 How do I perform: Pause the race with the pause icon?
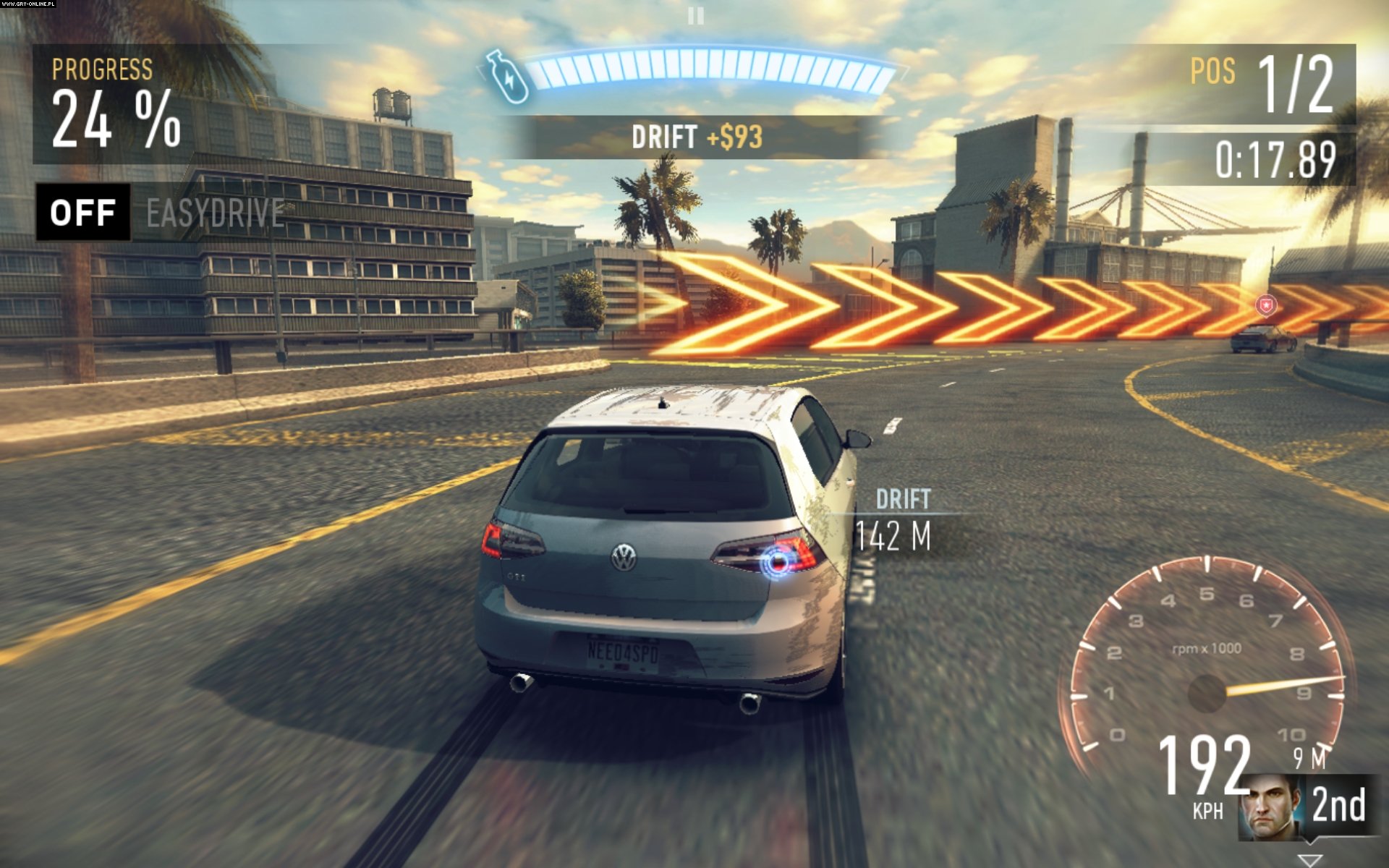[695, 15]
